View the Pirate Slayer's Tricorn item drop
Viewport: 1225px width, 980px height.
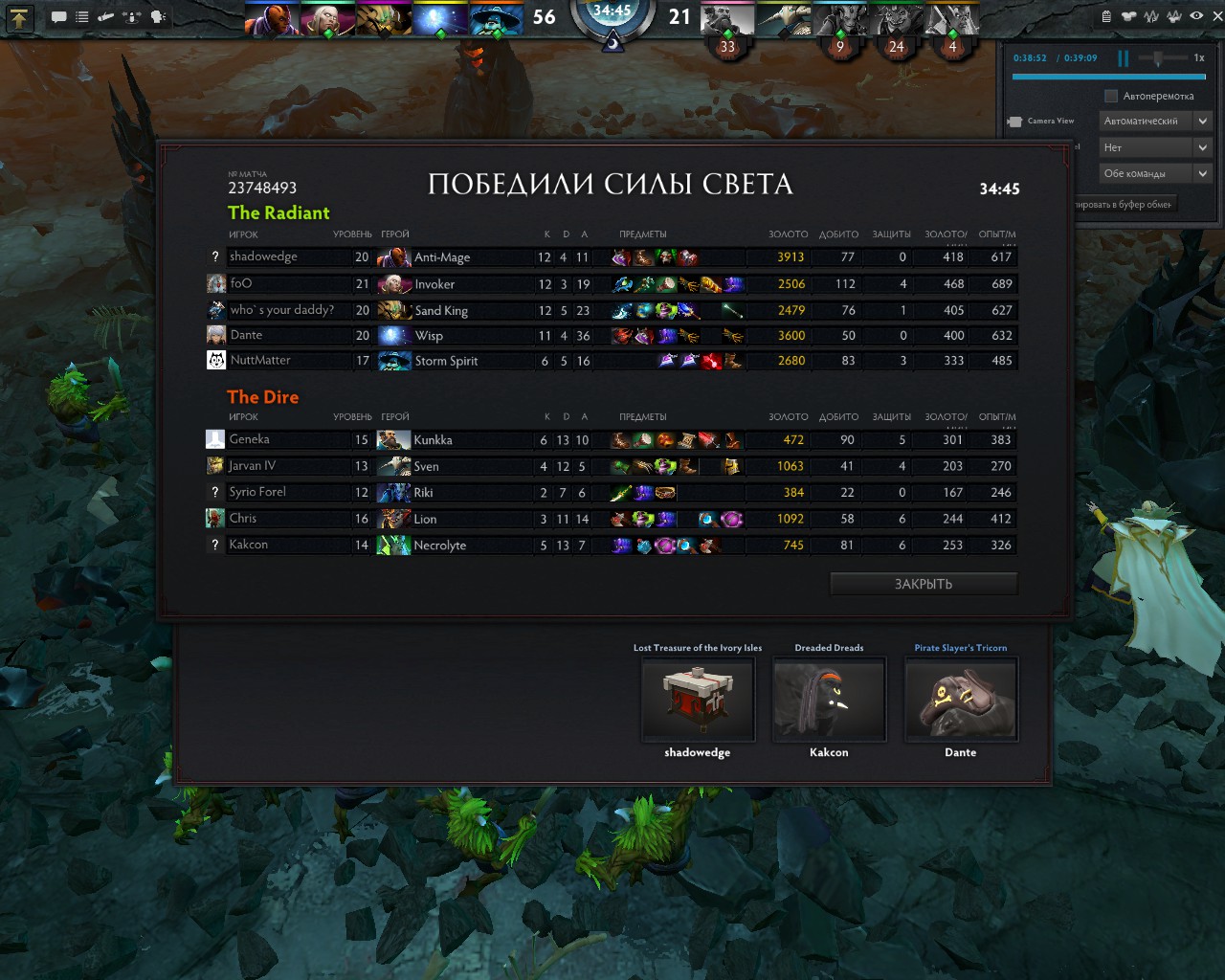point(961,700)
